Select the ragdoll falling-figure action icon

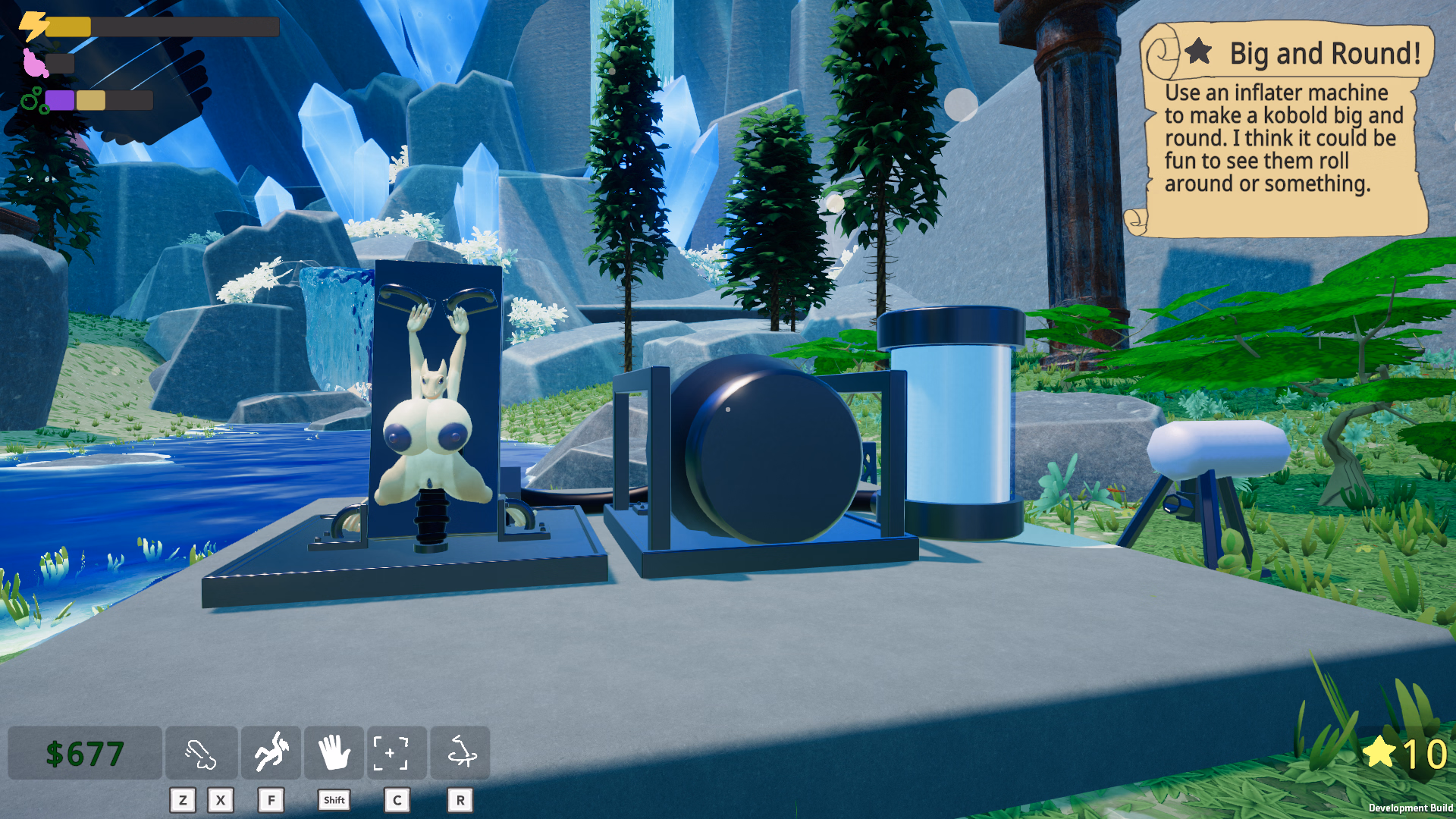271,753
